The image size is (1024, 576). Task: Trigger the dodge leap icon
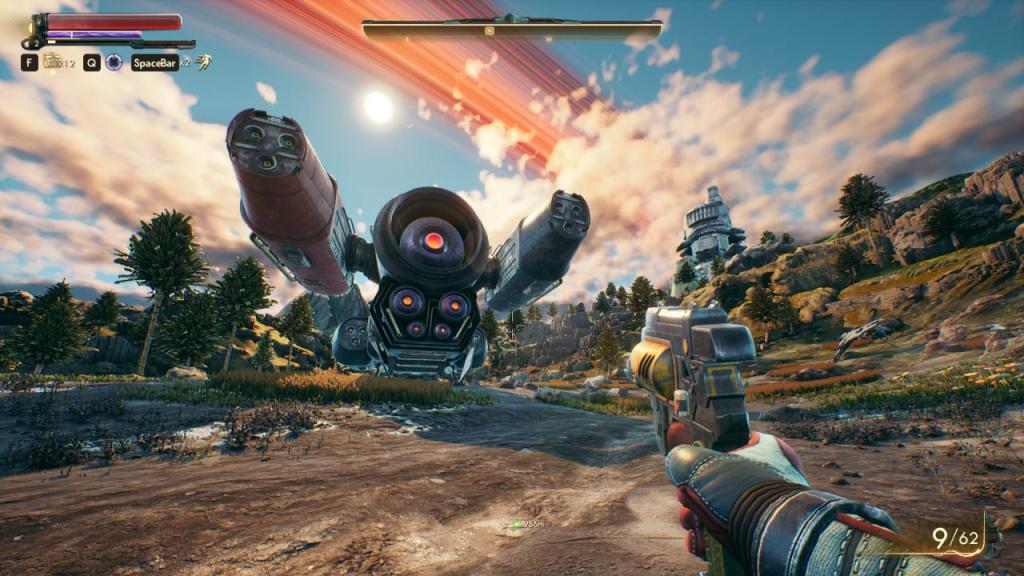(x=203, y=62)
